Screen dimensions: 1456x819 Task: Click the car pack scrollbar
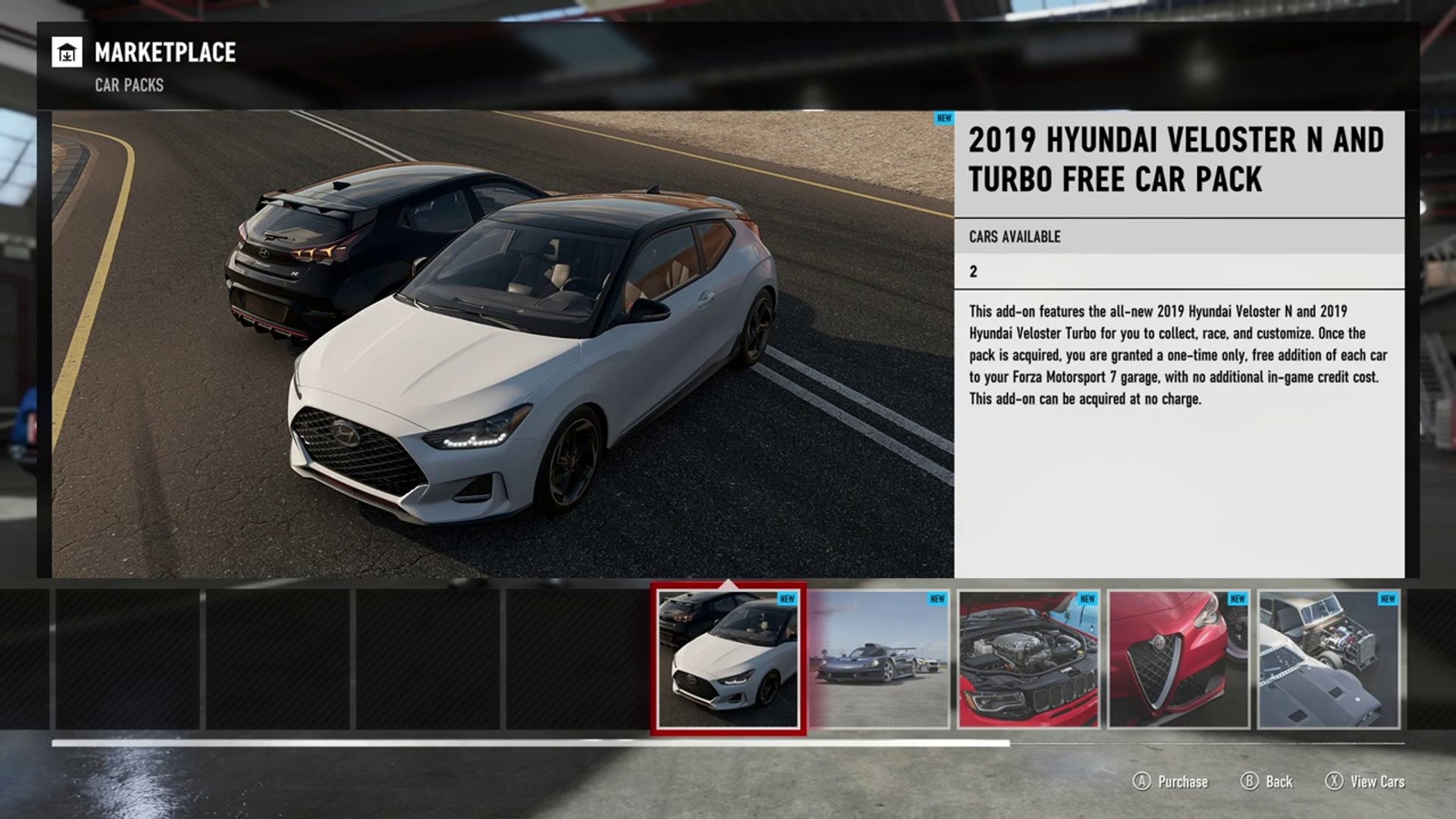coord(531,744)
